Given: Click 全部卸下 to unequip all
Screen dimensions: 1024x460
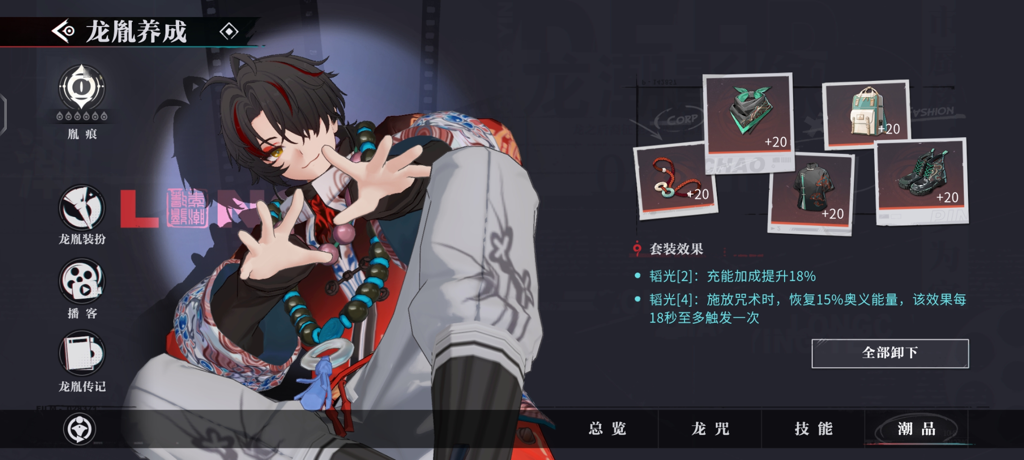Looking at the screenshot, I should tap(889, 353).
